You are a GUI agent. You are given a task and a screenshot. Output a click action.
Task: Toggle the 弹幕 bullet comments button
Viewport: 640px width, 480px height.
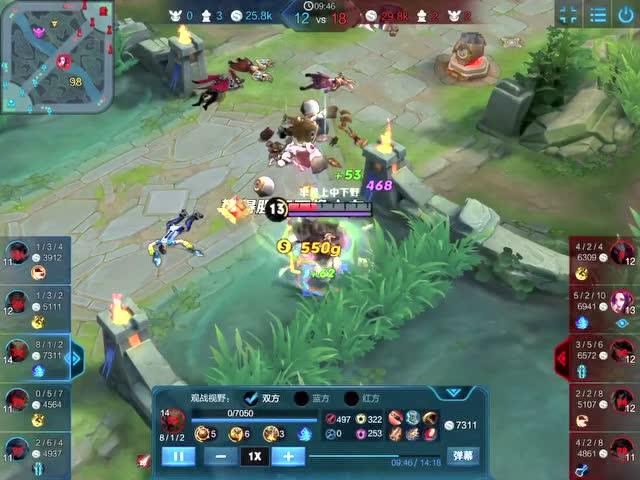462,456
